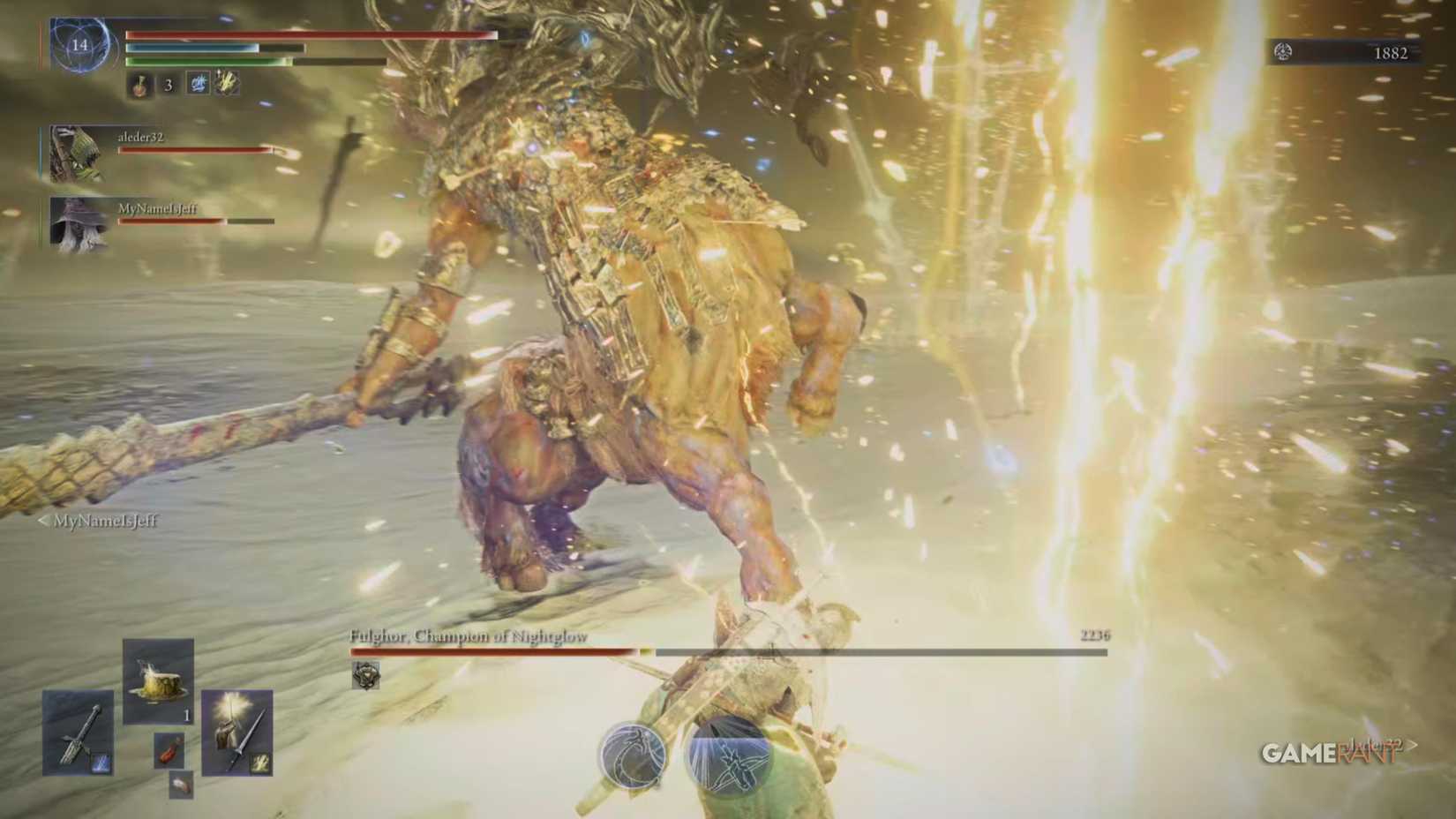
Task: Click the flask count number 3
Action: coord(168,85)
